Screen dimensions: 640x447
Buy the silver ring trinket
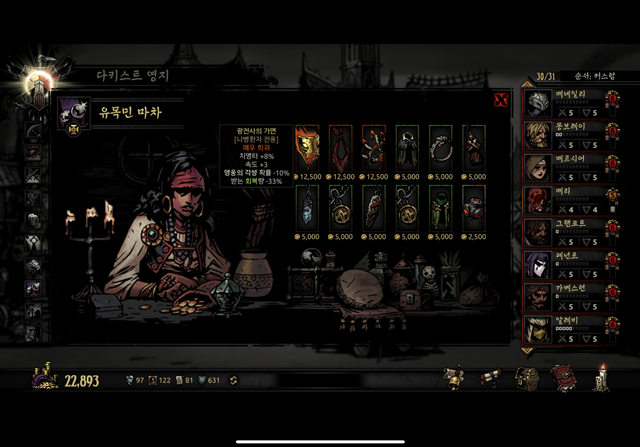point(441,144)
